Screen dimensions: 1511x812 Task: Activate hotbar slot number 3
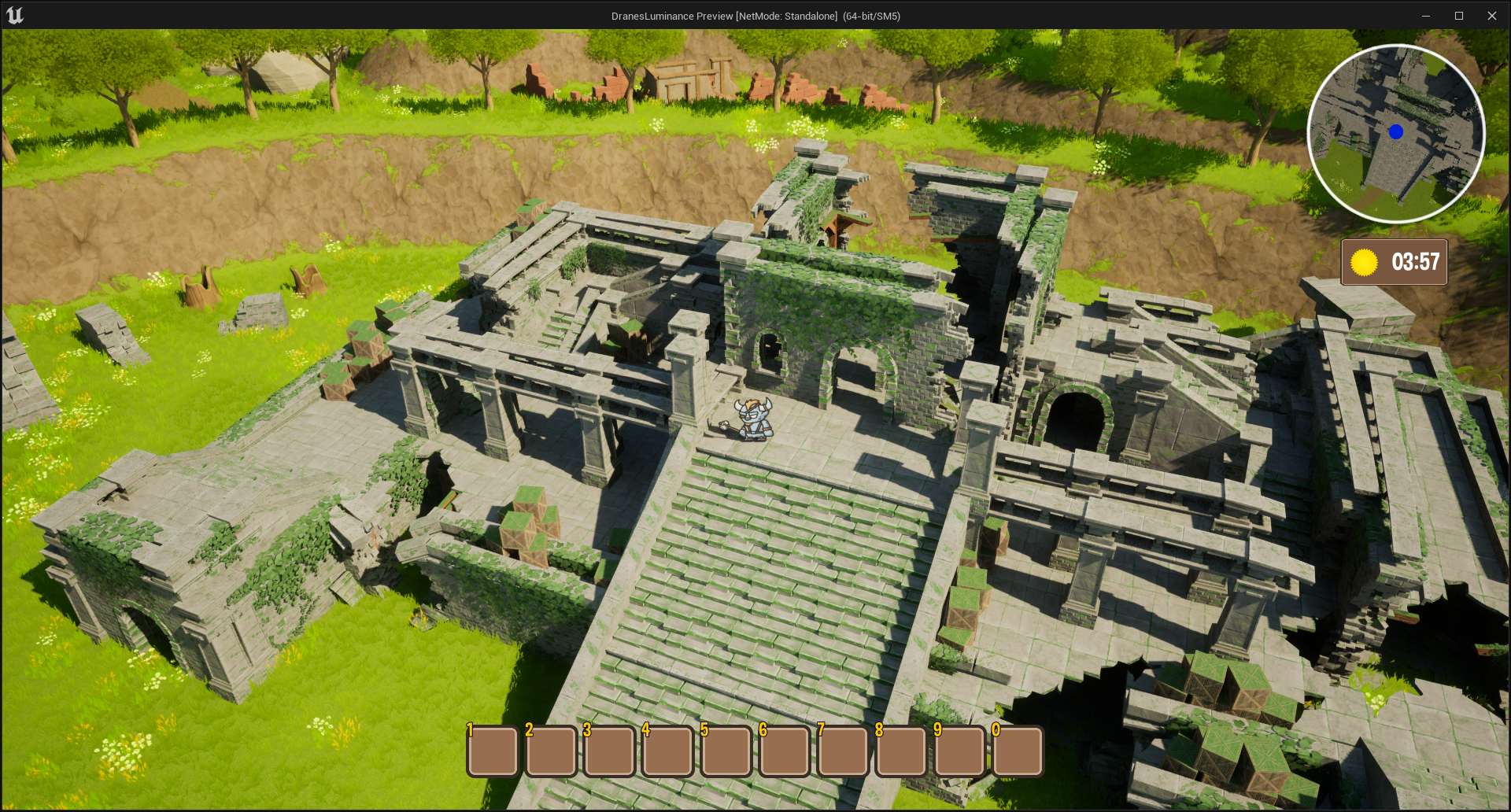pyautogui.click(x=609, y=751)
